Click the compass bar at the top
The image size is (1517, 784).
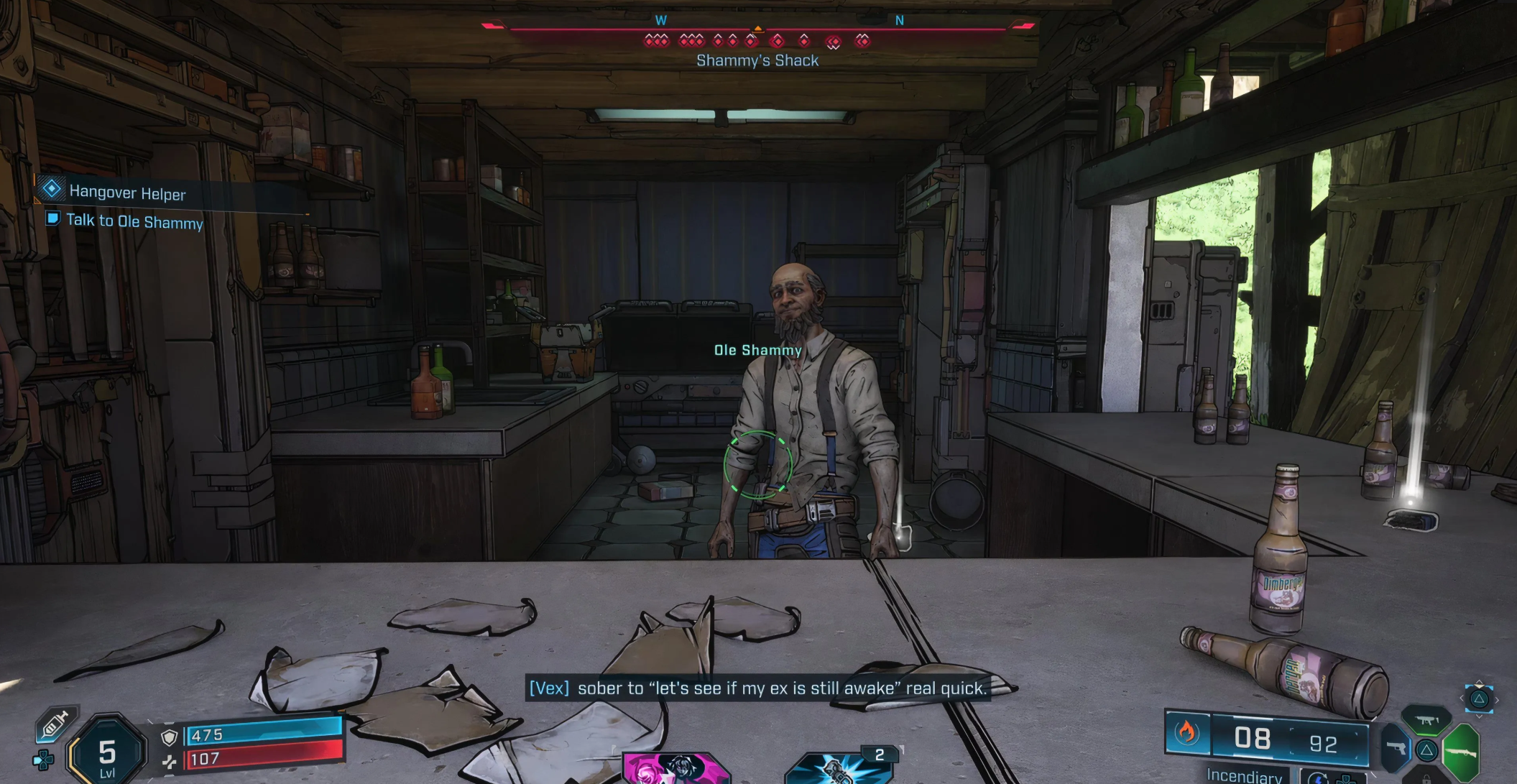[757, 30]
